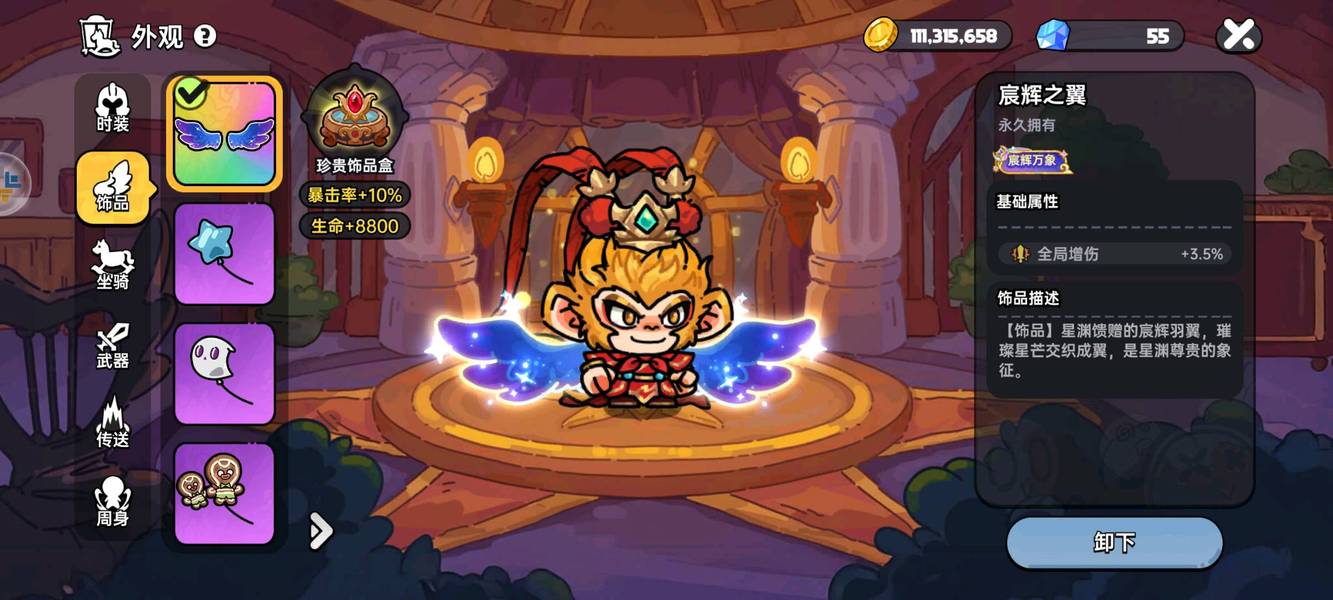Tap the blue diamond currency icon
This screenshot has width=1333, height=600.
coord(1052,36)
